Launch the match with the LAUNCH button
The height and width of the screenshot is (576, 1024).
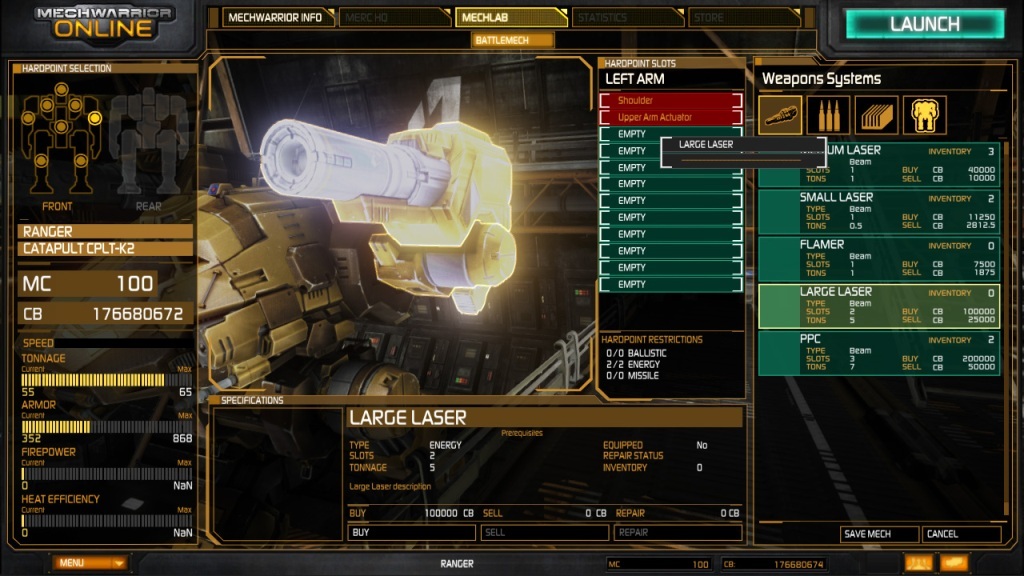pos(924,24)
